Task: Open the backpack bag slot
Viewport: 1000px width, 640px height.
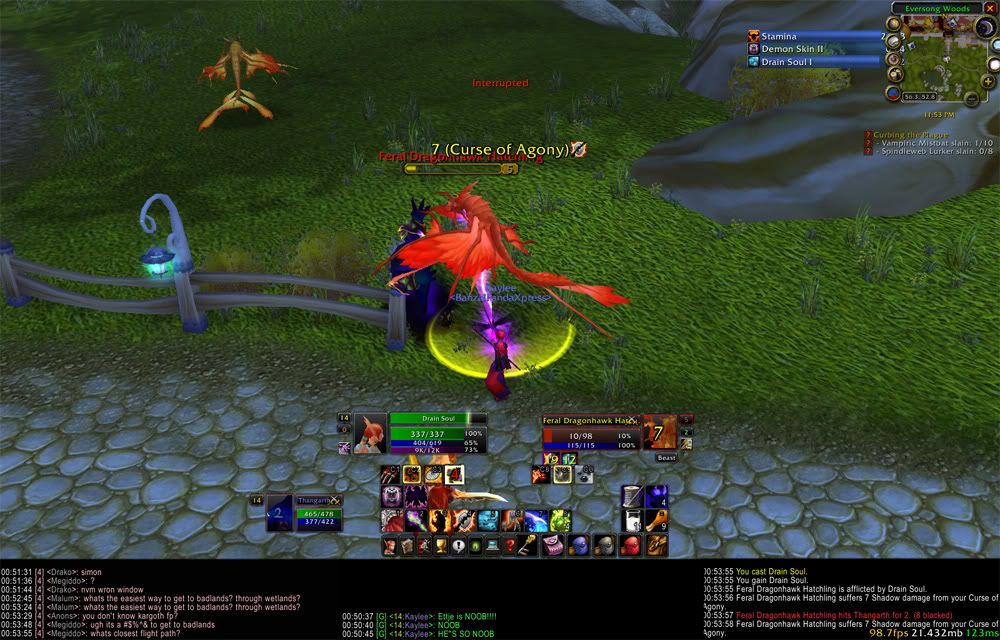Action: coord(657,545)
